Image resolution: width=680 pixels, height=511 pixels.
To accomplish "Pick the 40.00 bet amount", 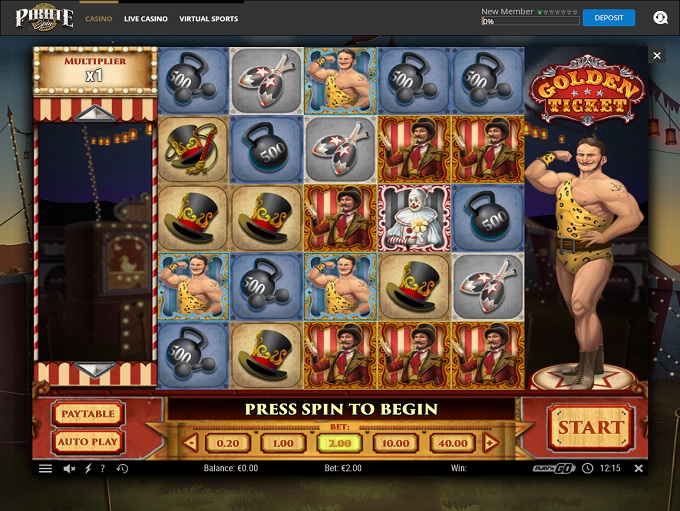I will (452, 443).
